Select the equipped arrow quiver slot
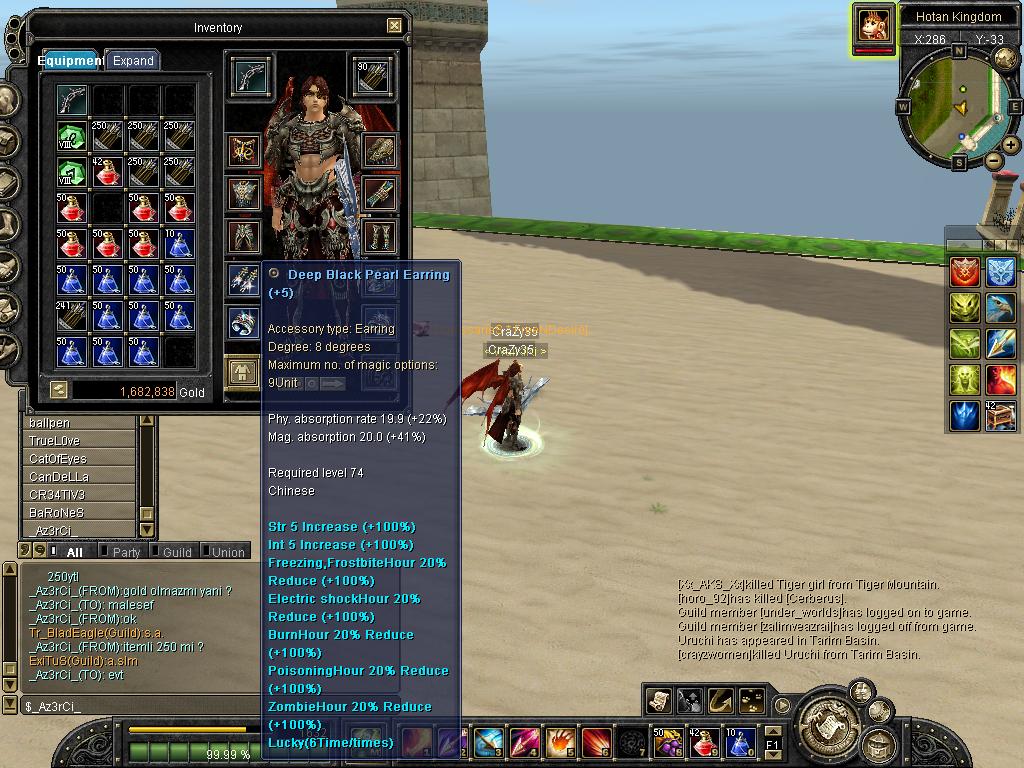 pos(373,76)
